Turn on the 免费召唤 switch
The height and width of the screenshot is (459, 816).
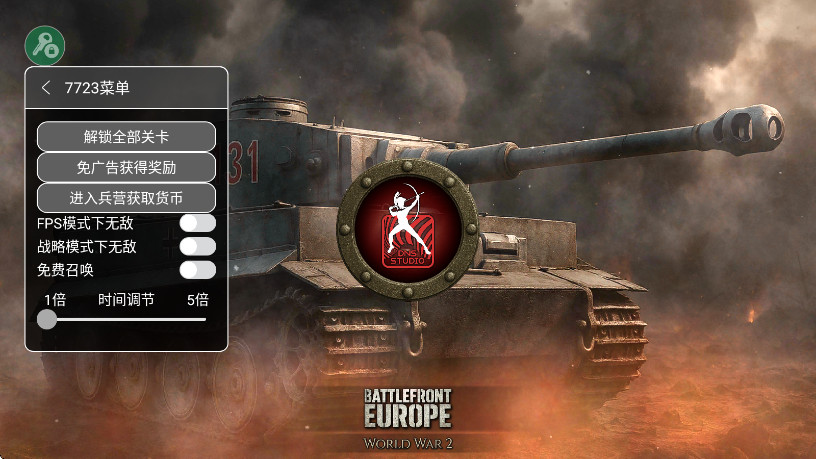click(x=197, y=269)
